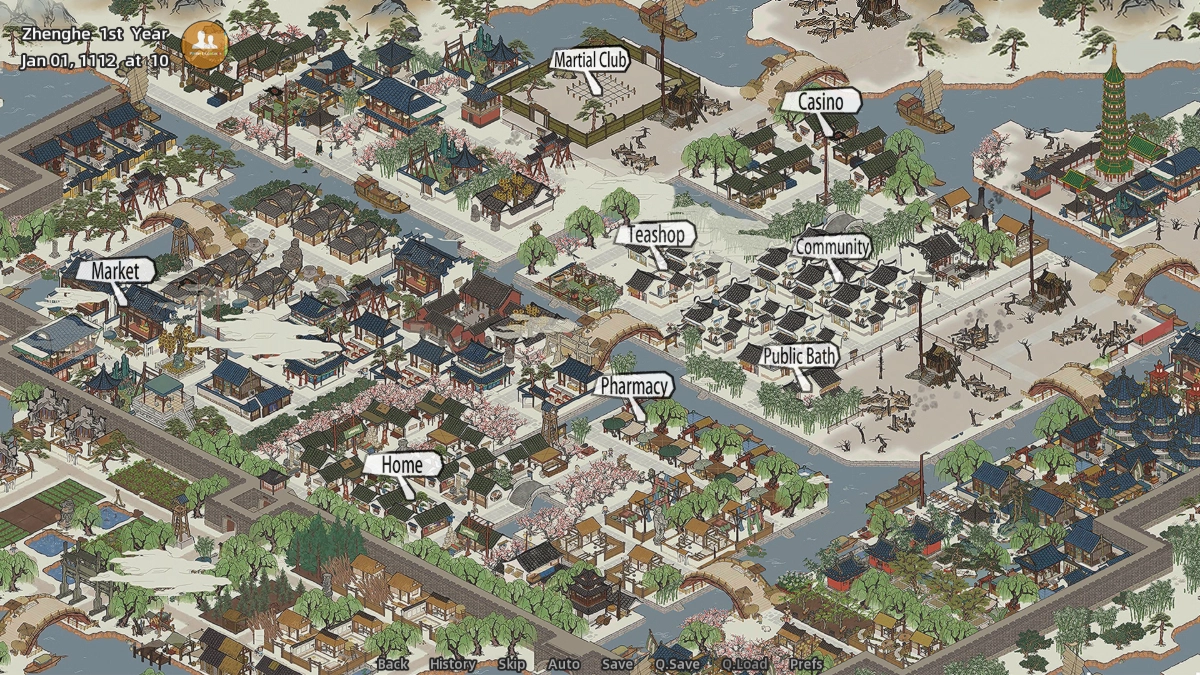Image resolution: width=1200 pixels, height=675 pixels.
Task: Click Back in the quick menu
Action: click(392, 664)
